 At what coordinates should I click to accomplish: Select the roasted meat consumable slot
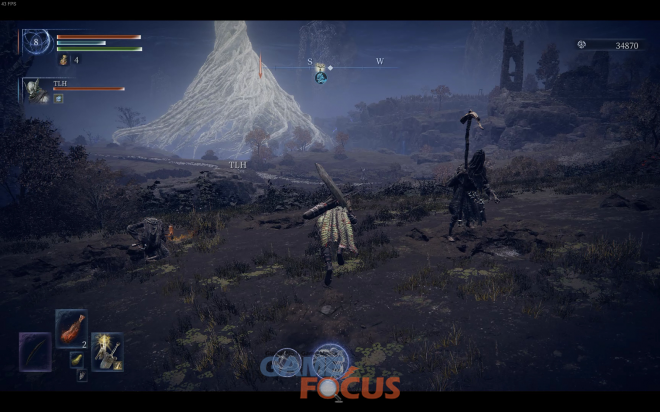click(72, 326)
